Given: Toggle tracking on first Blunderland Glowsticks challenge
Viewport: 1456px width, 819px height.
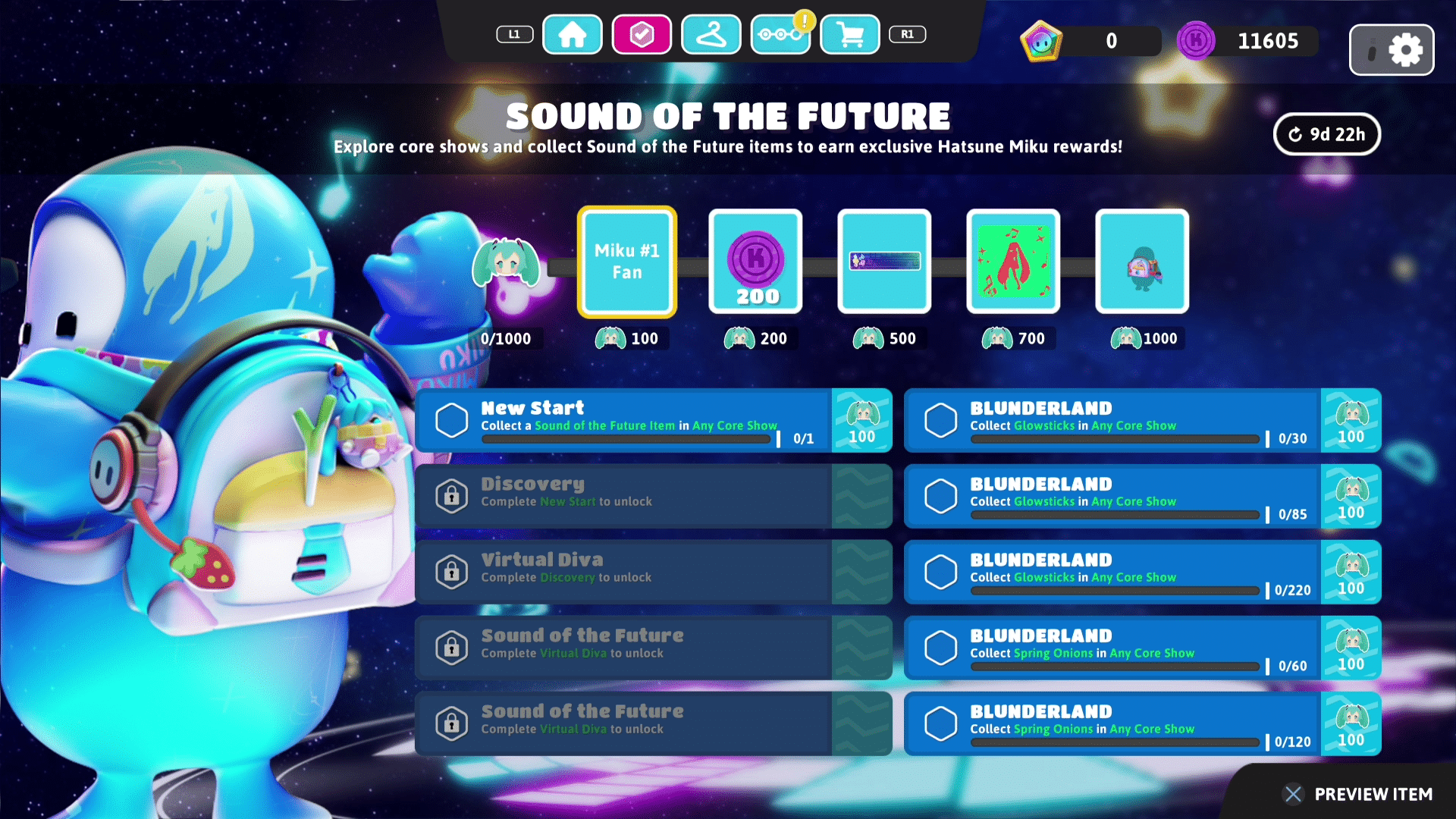Looking at the screenshot, I should click(941, 419).
